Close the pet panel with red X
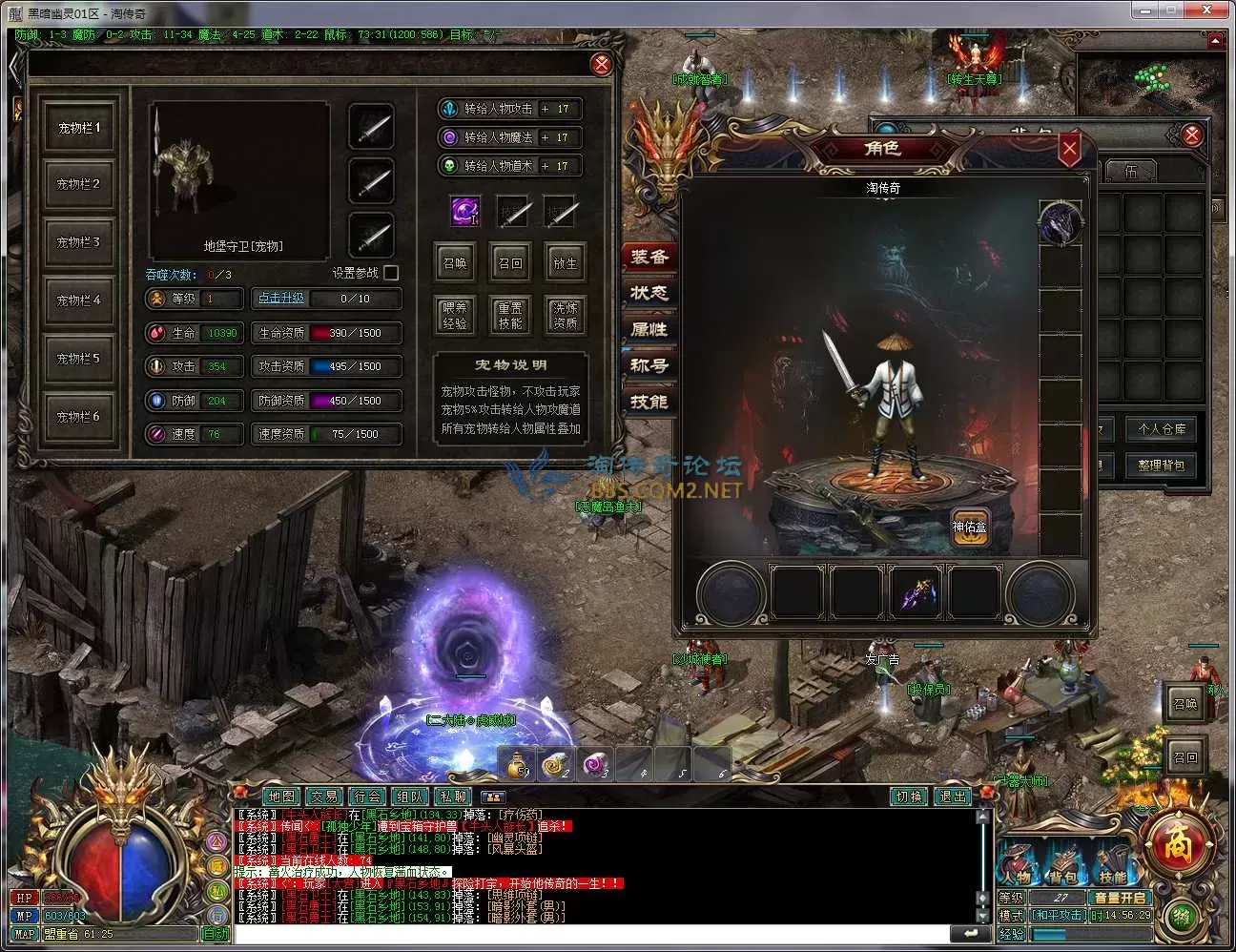The image size is (1236, 952). pos(601,64)
